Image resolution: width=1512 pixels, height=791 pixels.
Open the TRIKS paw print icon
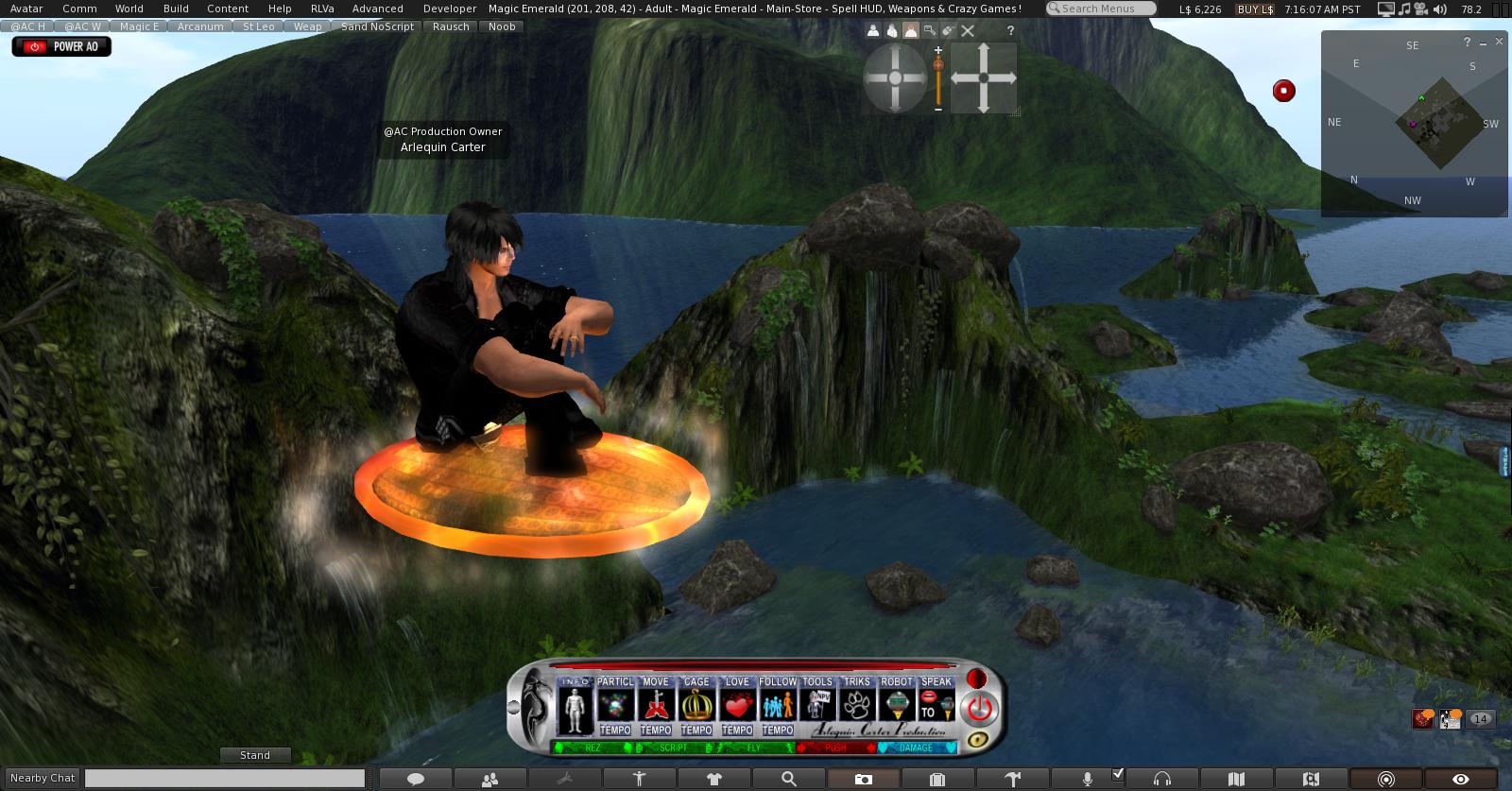(857, 705)
